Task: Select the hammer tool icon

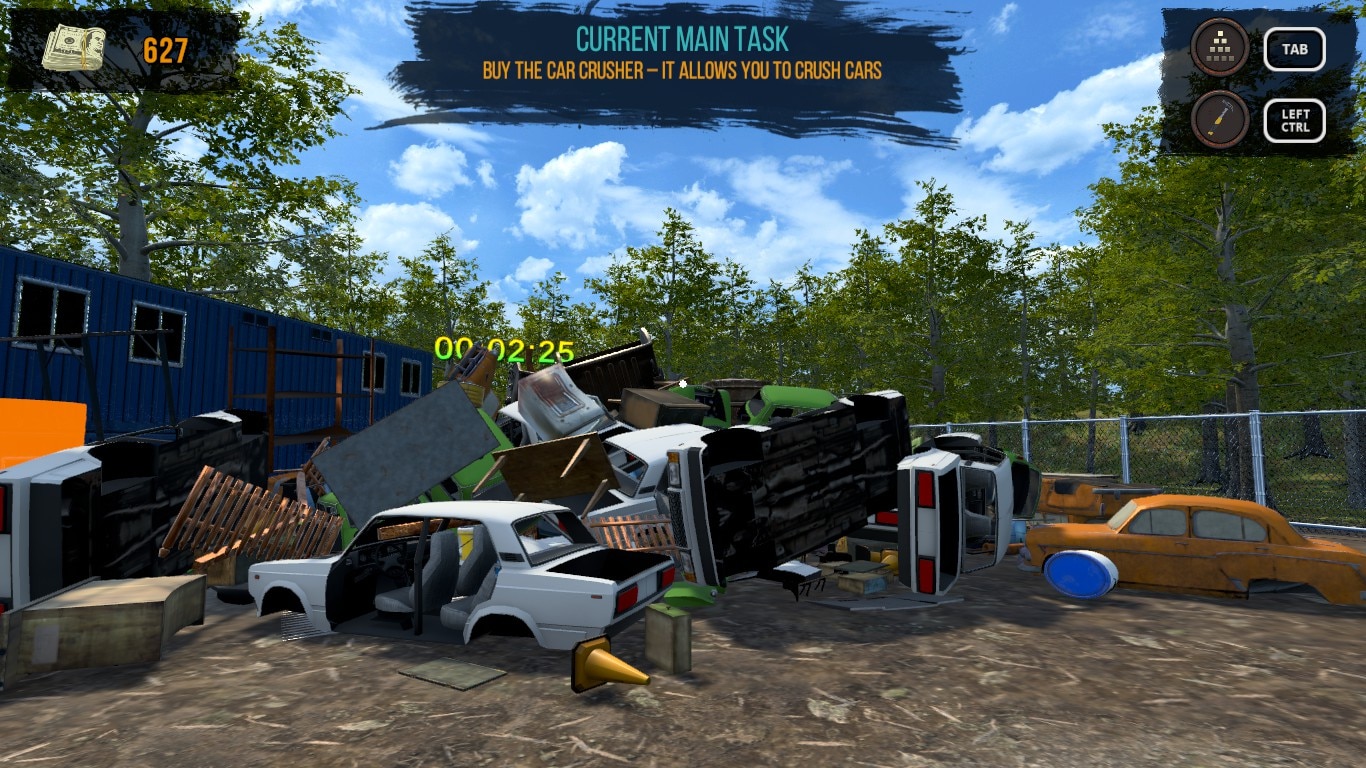Action: tap(1219, 119)
